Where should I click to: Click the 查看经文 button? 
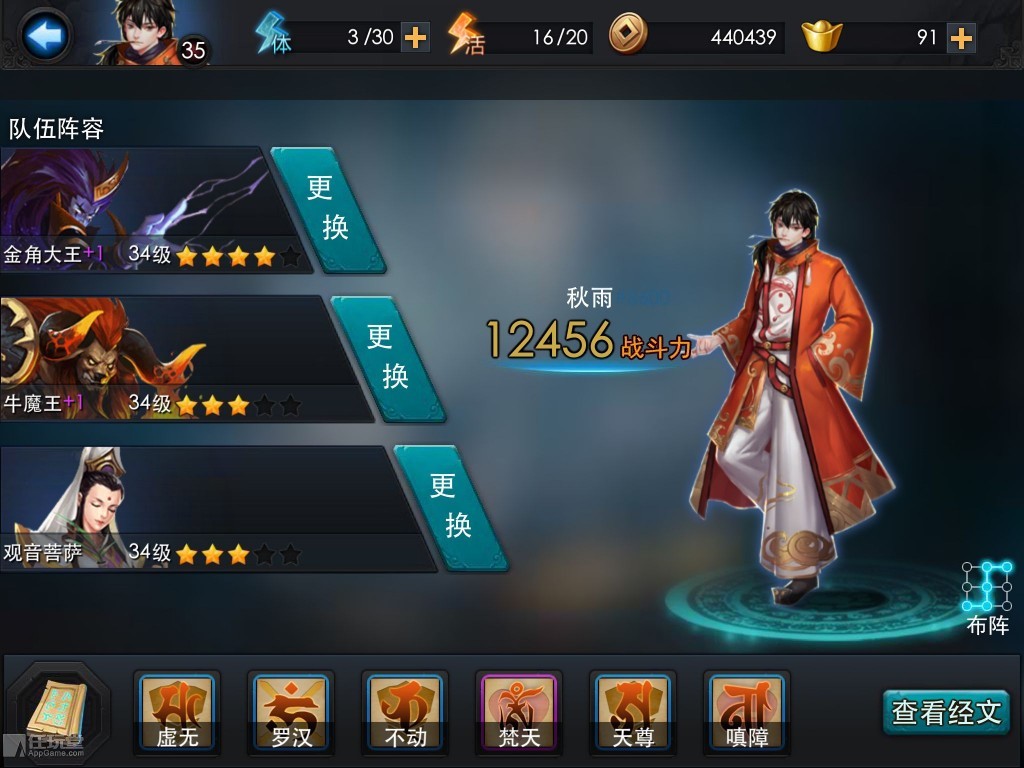(945, 712)
